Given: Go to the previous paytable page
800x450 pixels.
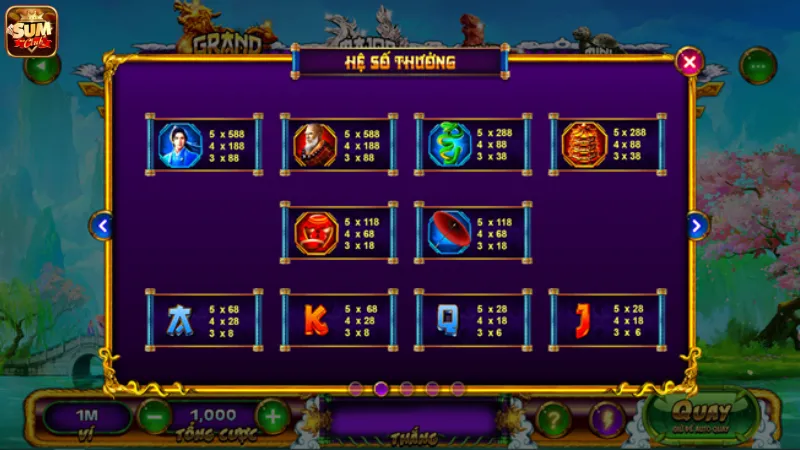Looking at the screenshot, I should [x=101, y=226].
